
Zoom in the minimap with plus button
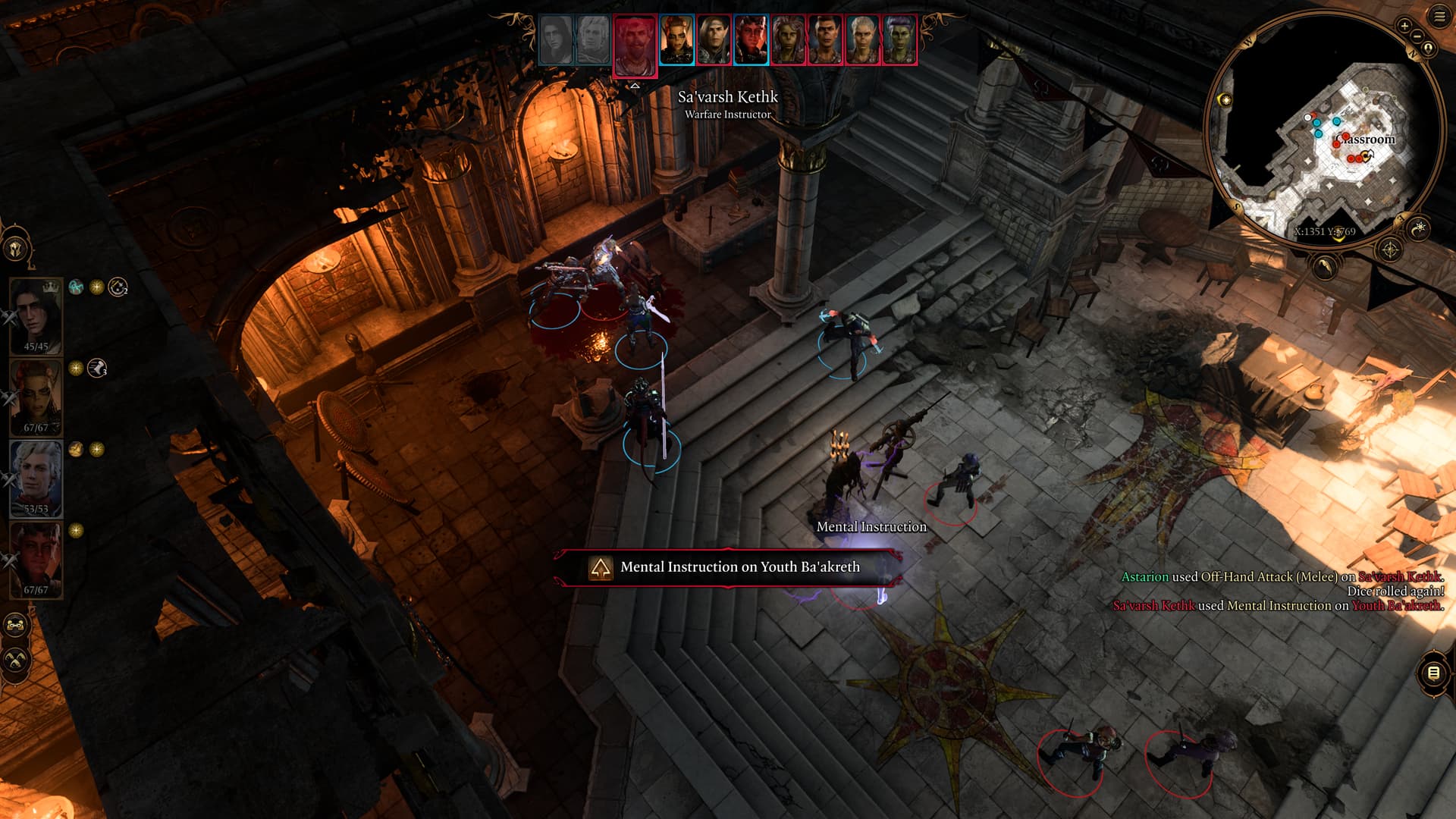point(1404,26)
